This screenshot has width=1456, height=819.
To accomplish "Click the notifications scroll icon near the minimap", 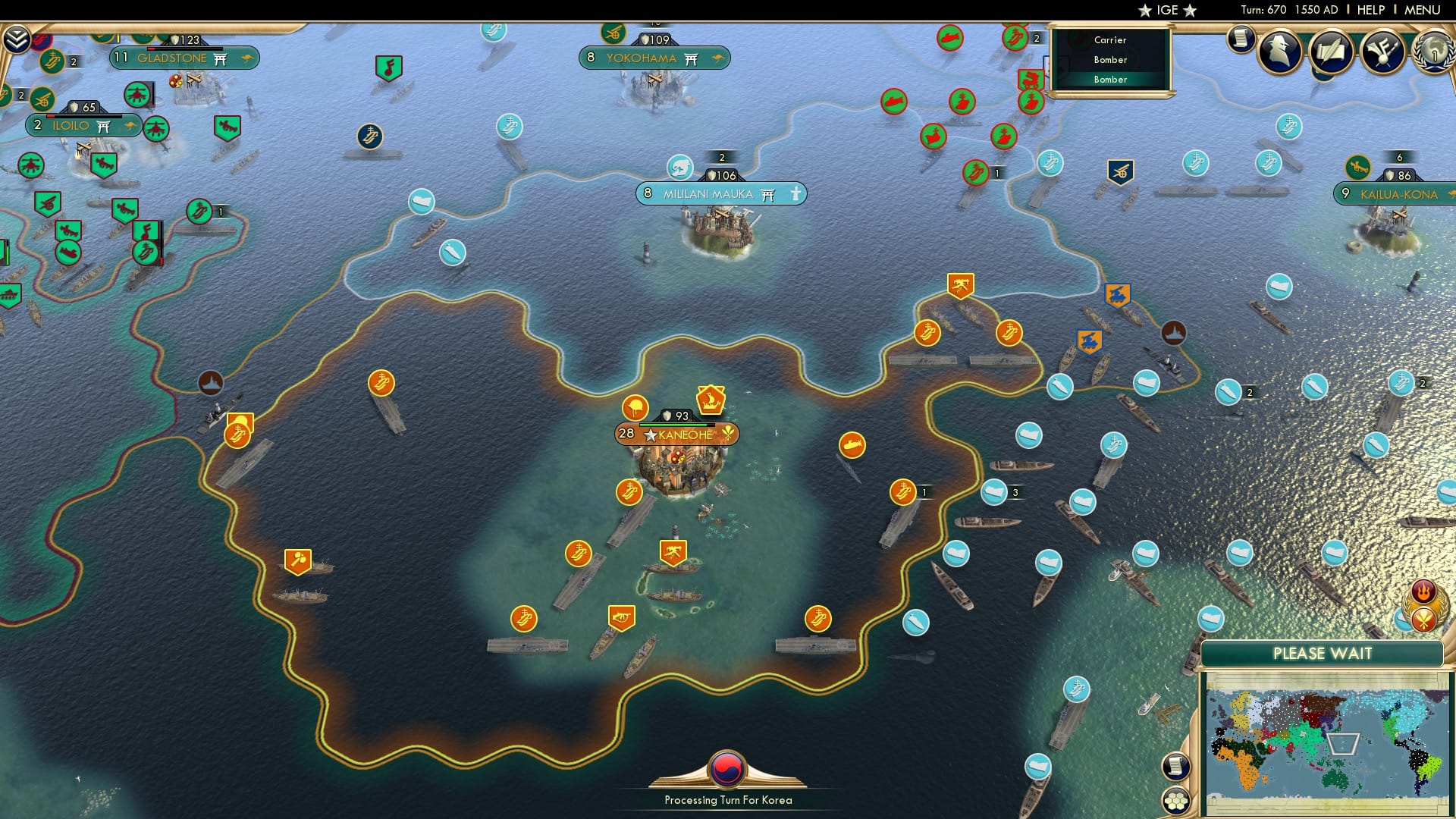I will [1177, 766].
